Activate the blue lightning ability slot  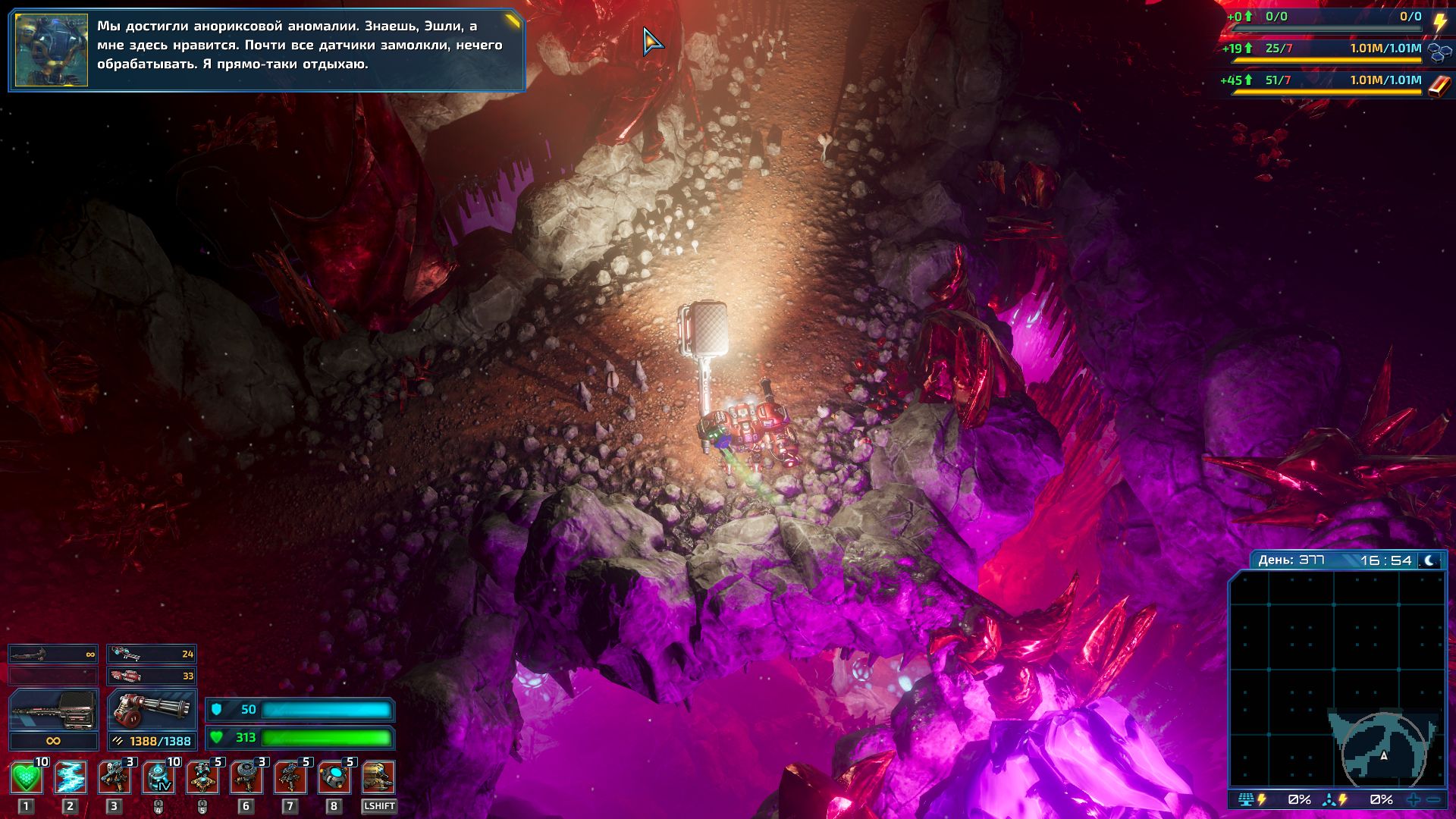(x=70, y=777)
